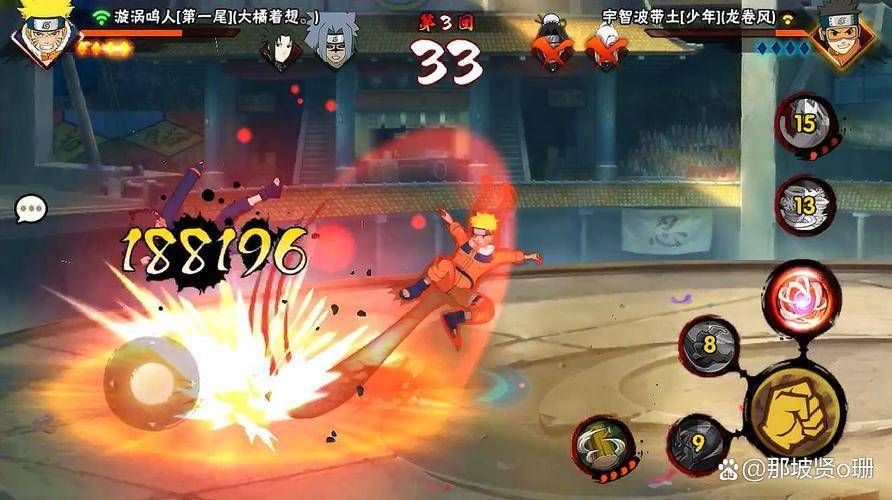The height and width of the screenshot is (500, 892).
Task: Tap the virtual joystick movement pad
Action: [x=152, y=380]
